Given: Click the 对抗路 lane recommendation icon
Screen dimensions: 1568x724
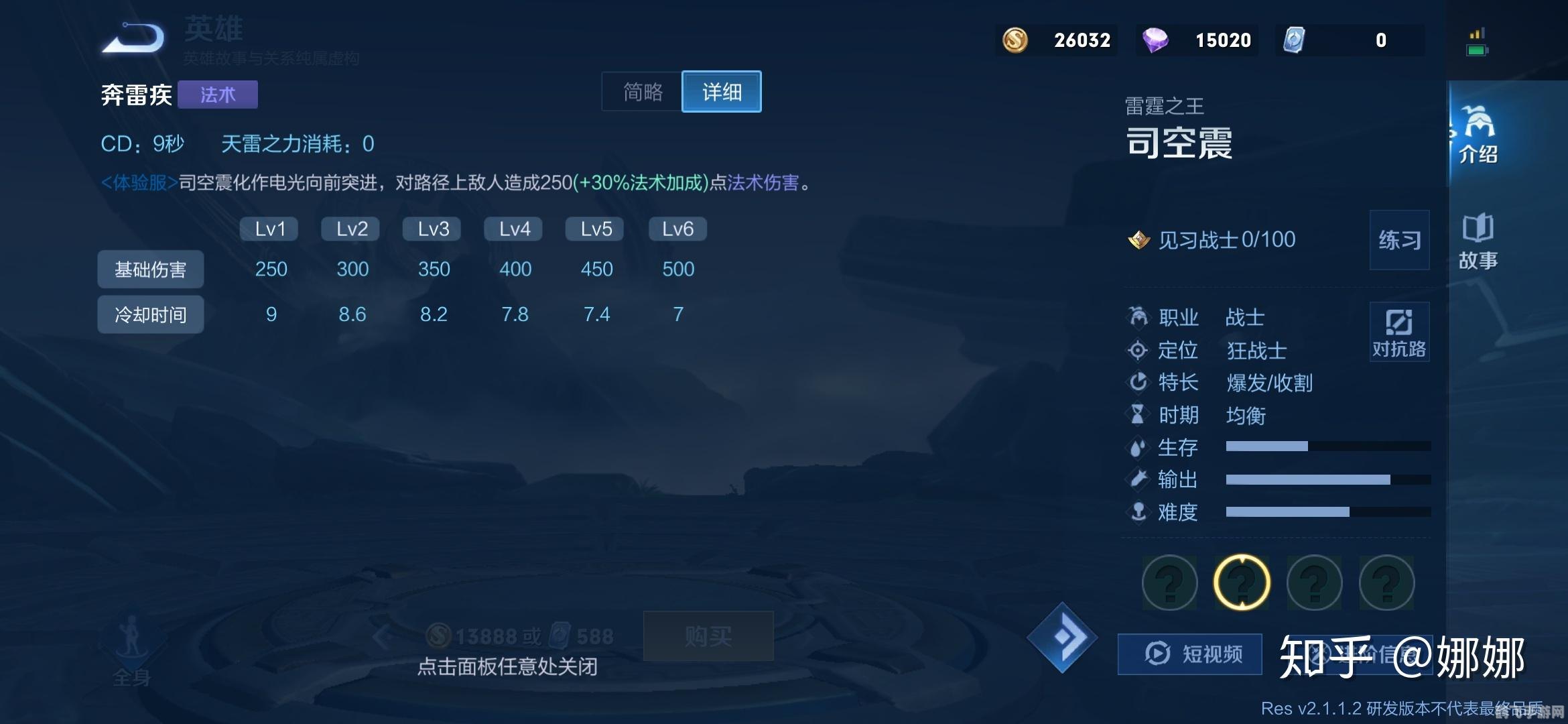Looking at the screenshot, I should 1398,332.
